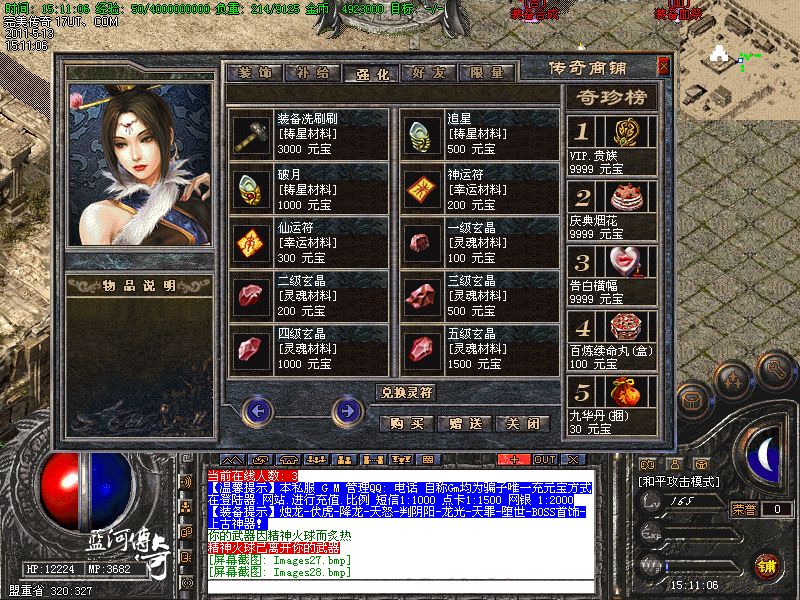This screenshot has height=600, width=800.
Task: Click the 赠送 gift button
Action: pos(466,423)
